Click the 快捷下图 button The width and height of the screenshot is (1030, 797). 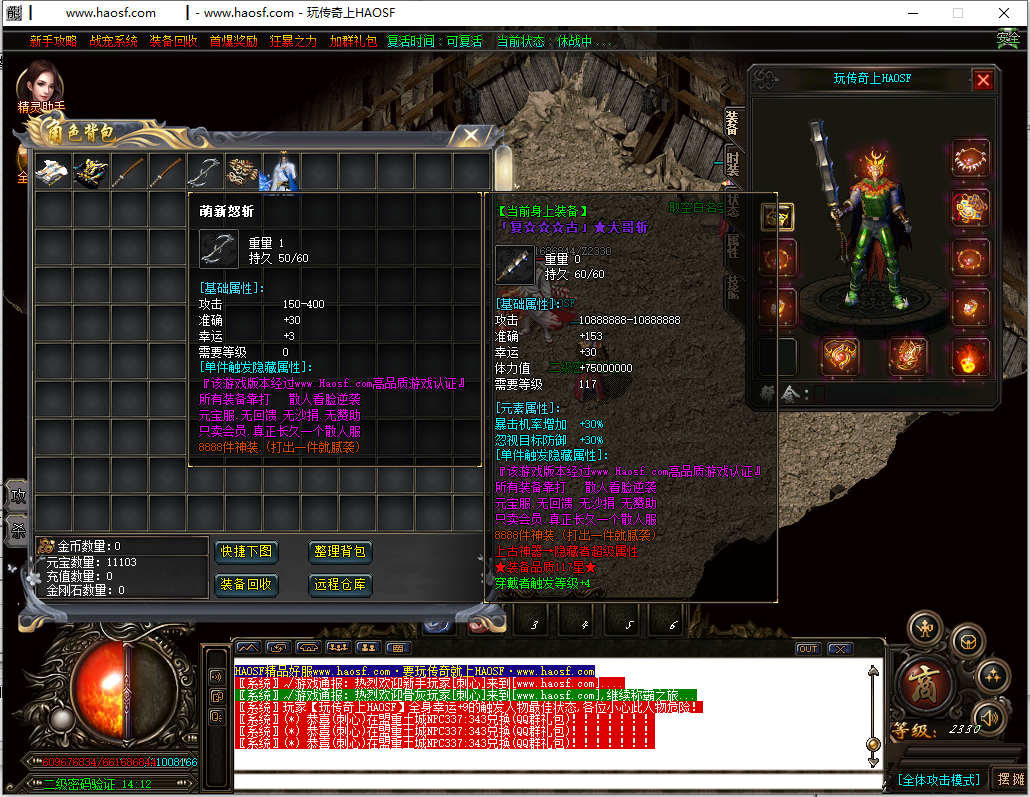point(246,552)
